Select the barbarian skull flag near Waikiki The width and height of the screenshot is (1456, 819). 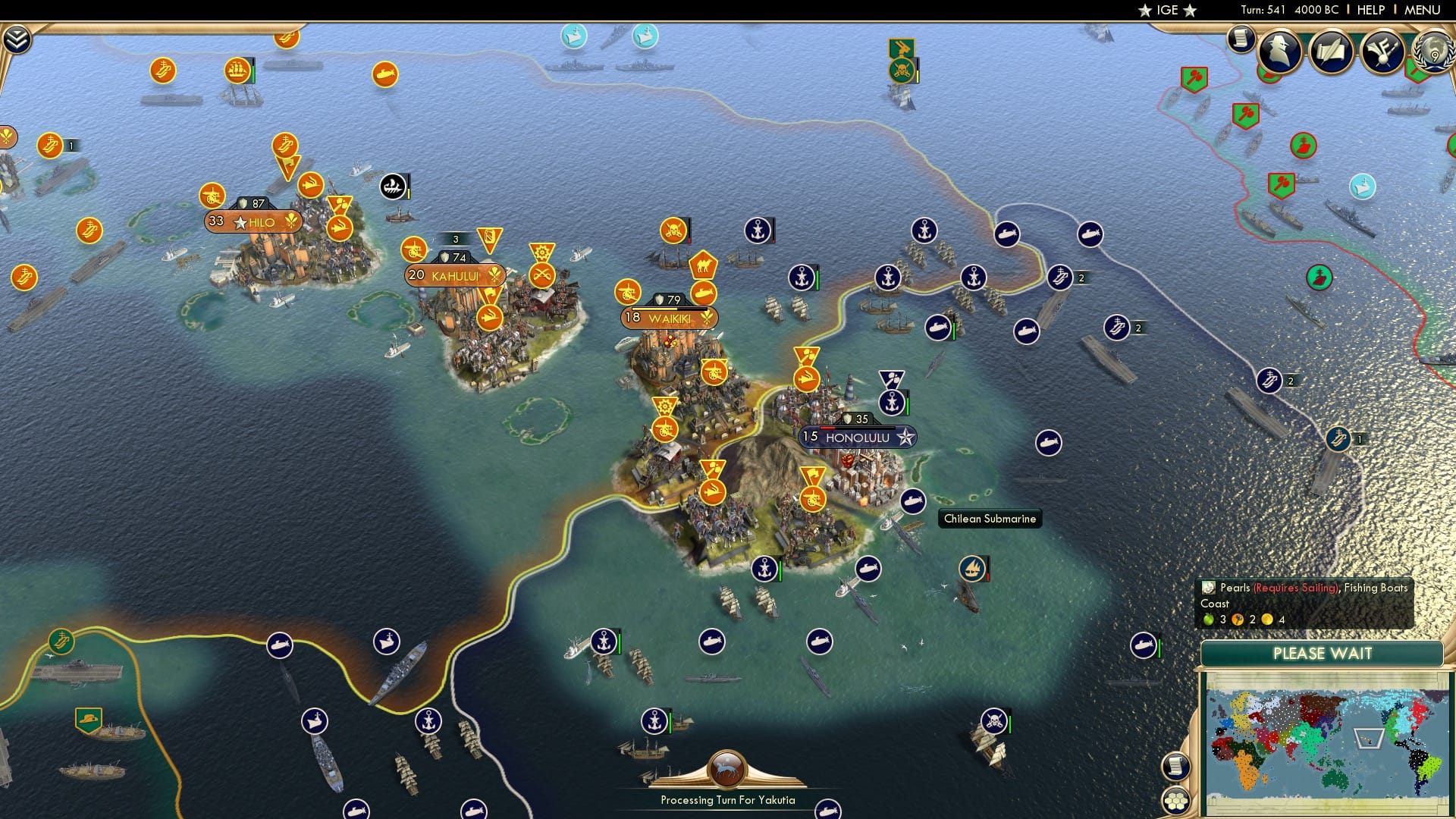click(x=676, y=229)
